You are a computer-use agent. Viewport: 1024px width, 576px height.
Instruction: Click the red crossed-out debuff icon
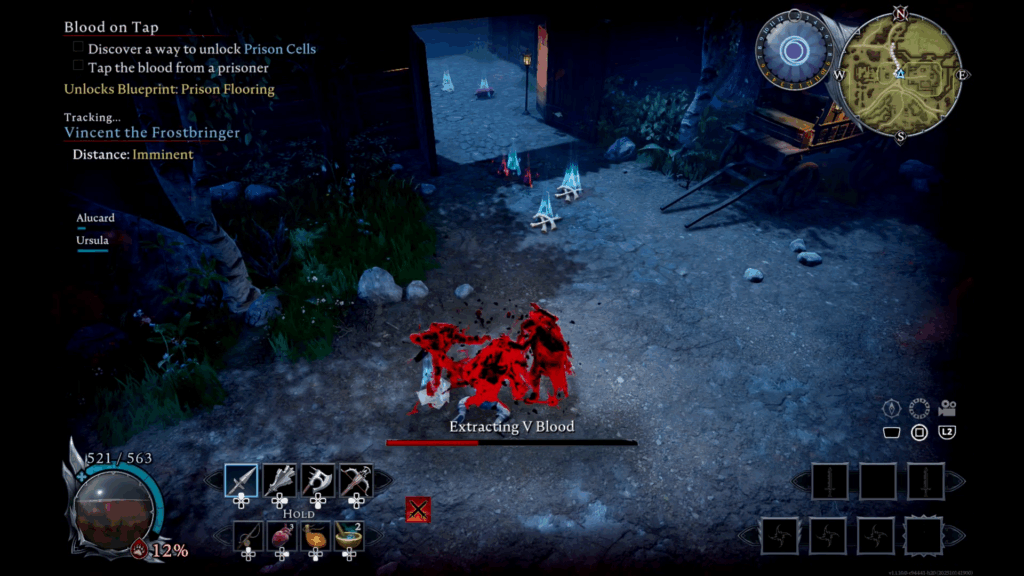(418, 510)
